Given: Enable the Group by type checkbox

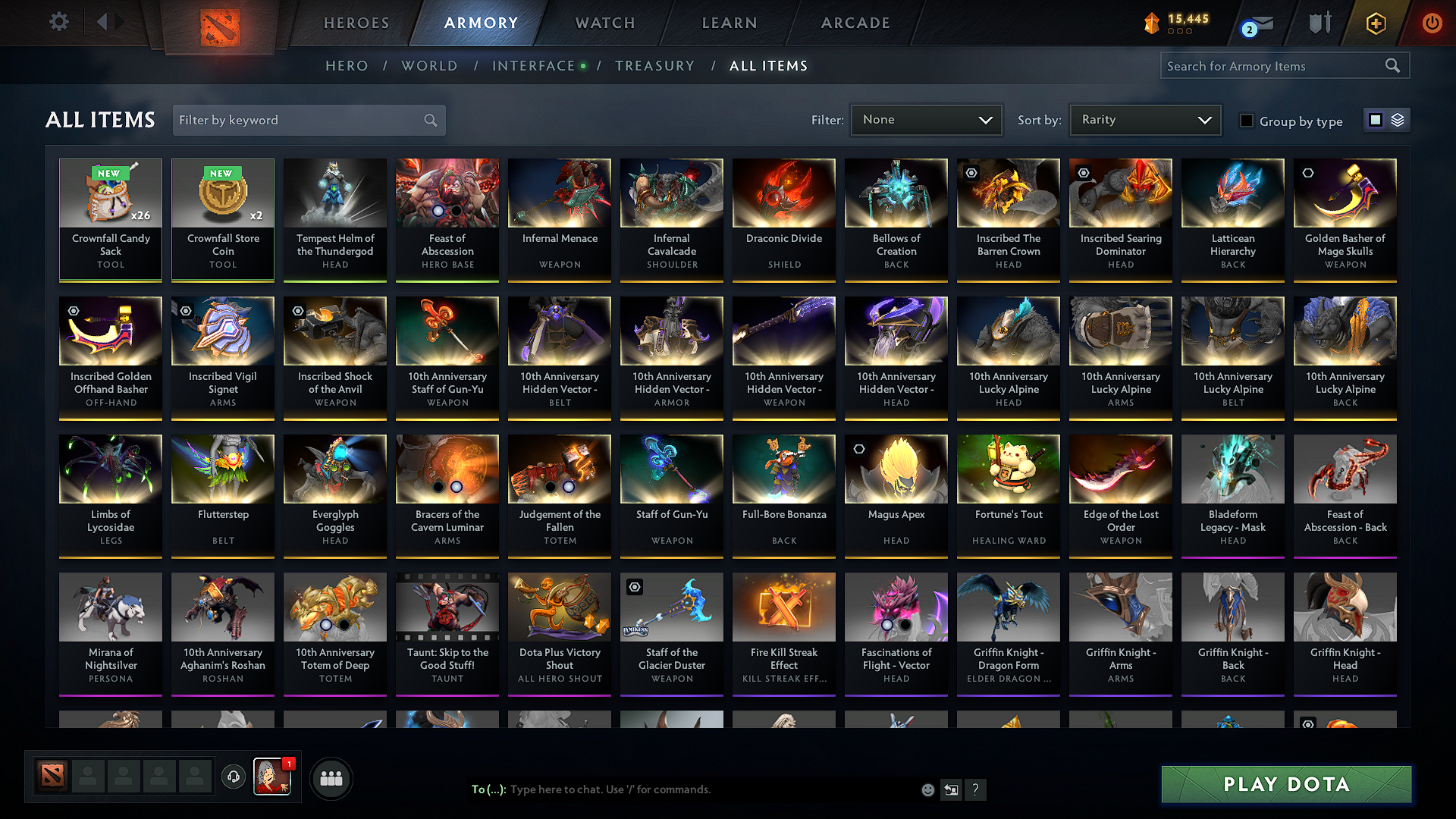Looking at the screenshot, I should click(x=1246, y=120).
